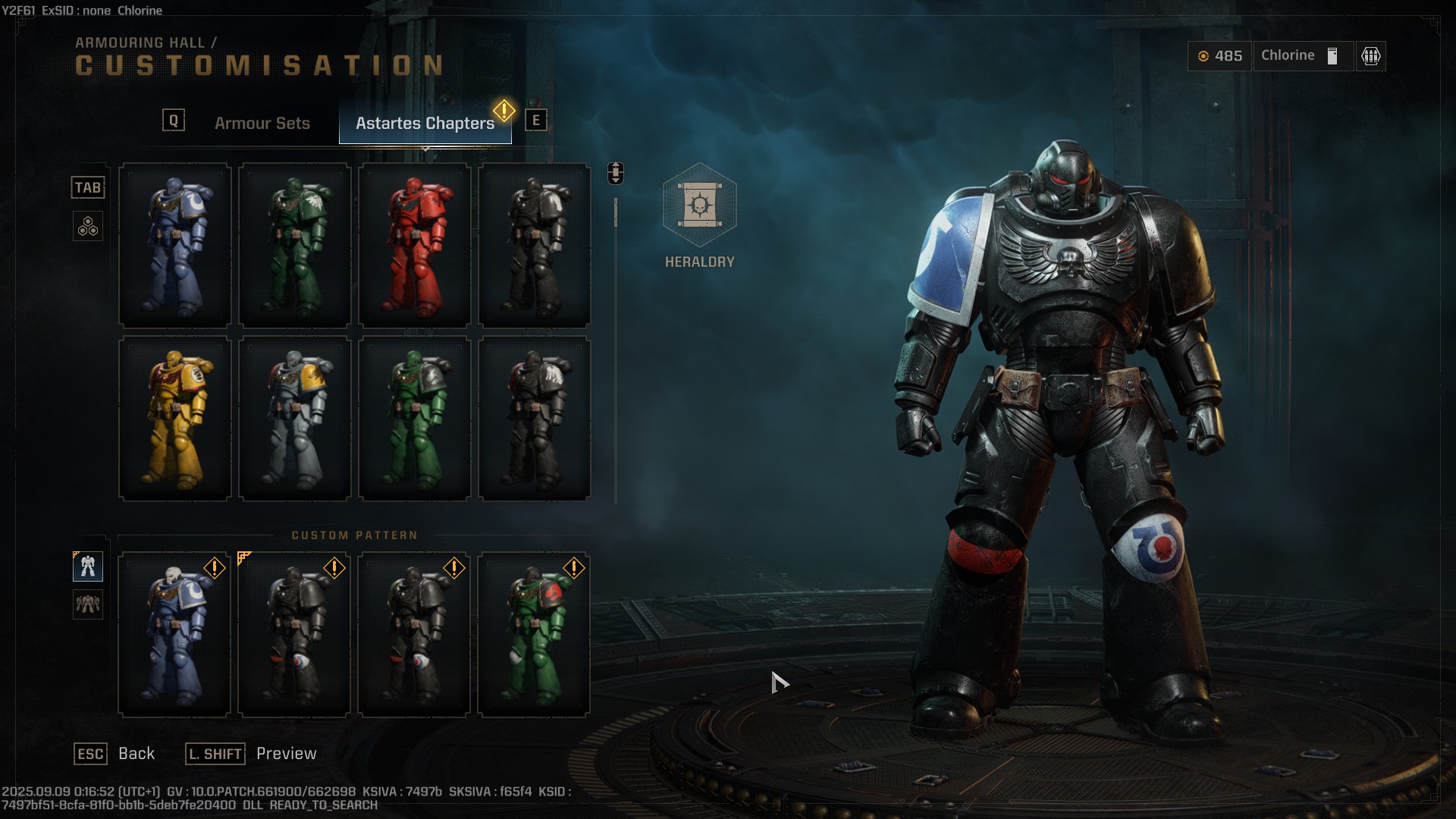Click the E key shortcut icon
Viewport: 1456px width, 819px height.
[537, 118]
